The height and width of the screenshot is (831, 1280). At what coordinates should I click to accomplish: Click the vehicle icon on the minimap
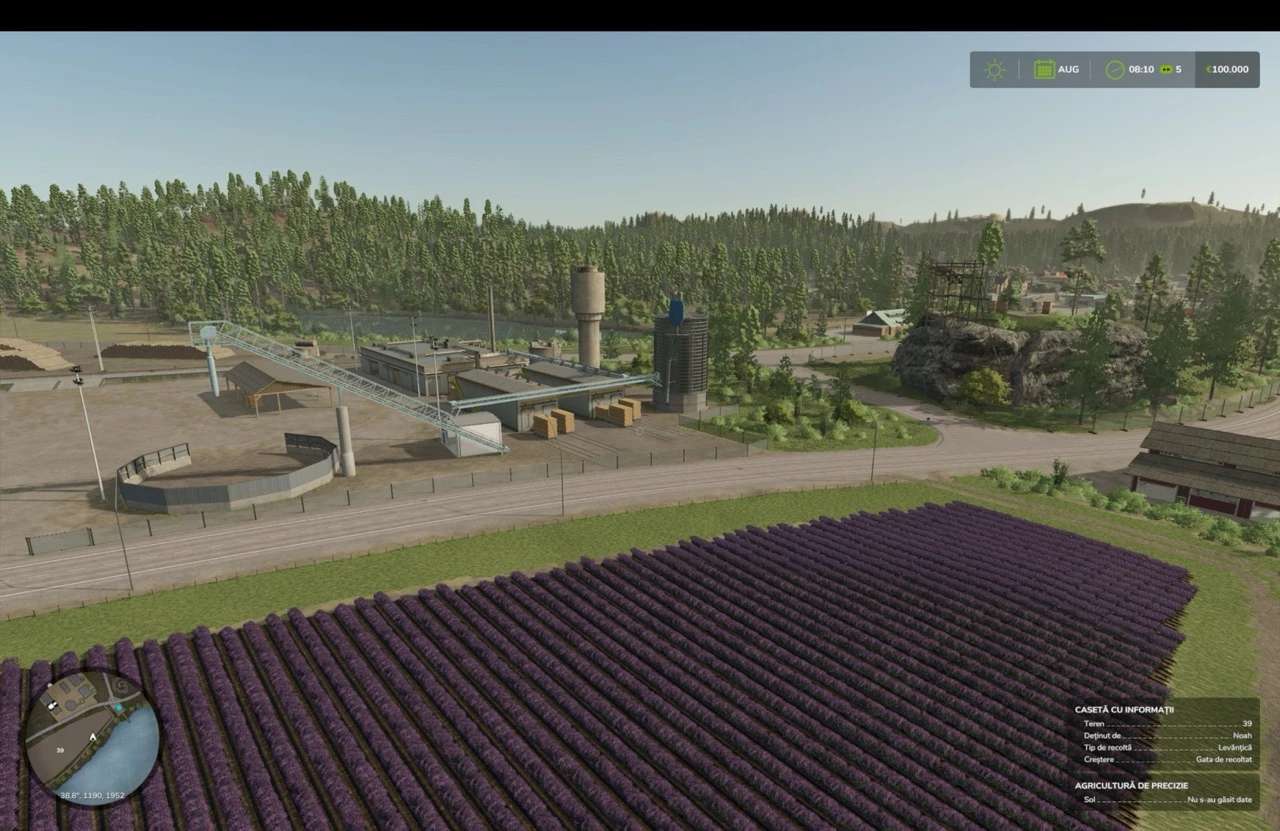(x=52, y=706)
